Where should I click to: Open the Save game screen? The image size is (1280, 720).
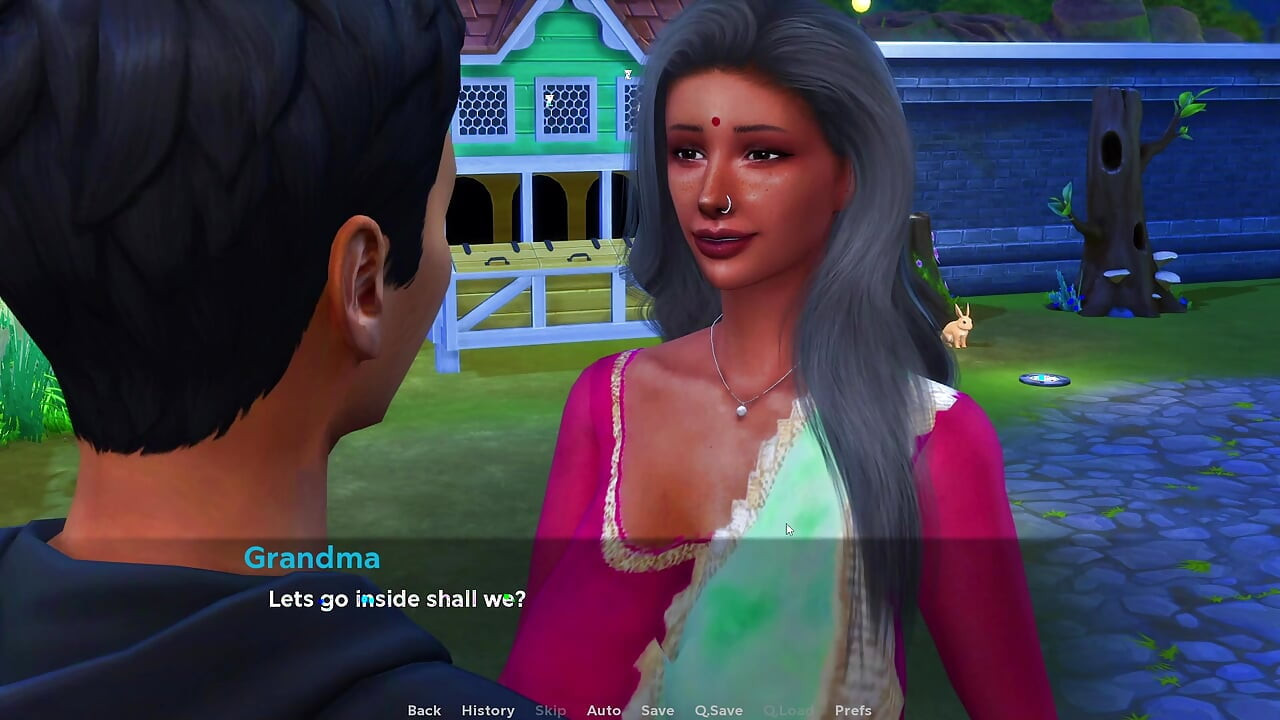657,710
